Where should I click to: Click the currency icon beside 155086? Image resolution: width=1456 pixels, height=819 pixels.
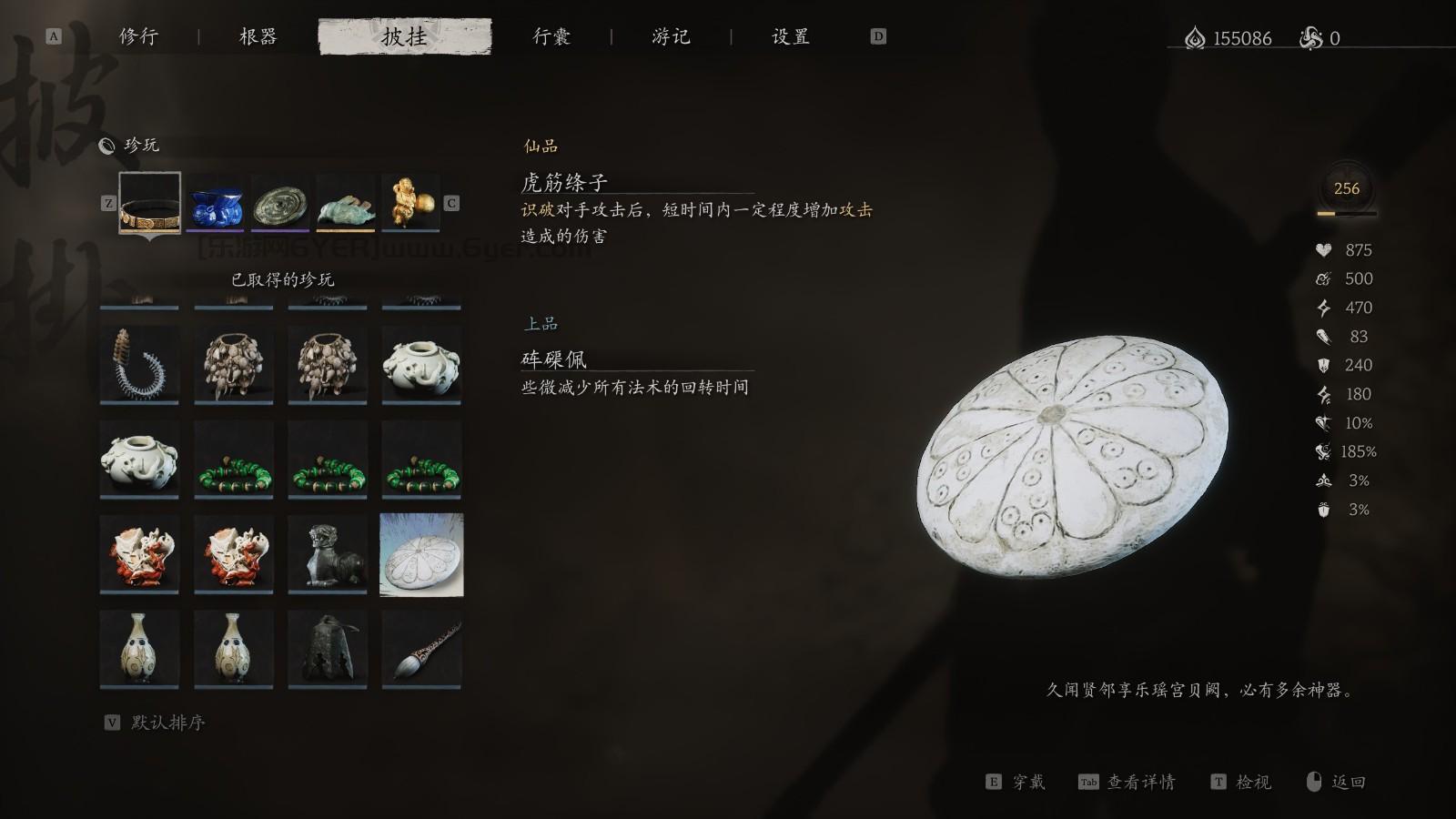(1195, 38)
